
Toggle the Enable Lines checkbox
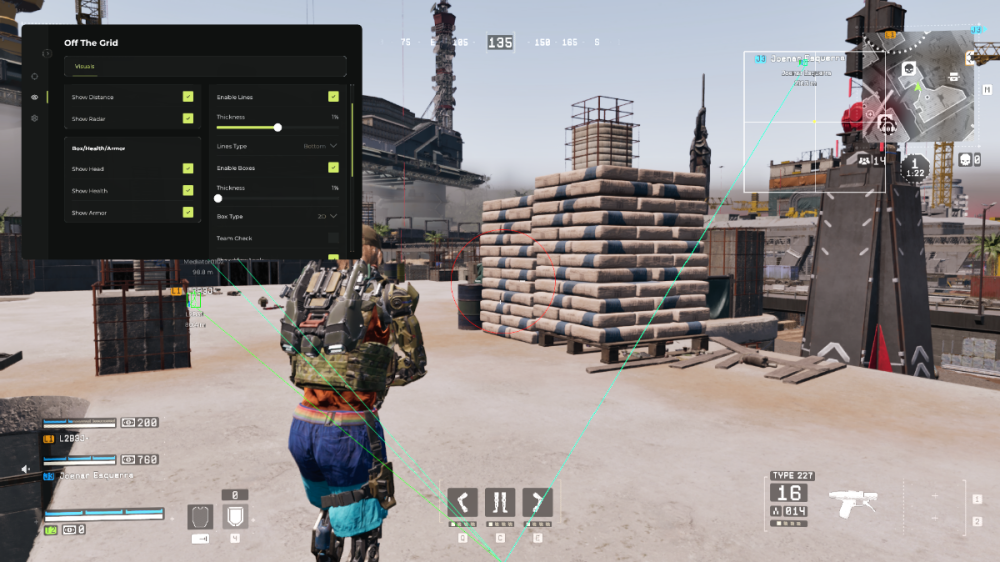click(x=333, y=97)
